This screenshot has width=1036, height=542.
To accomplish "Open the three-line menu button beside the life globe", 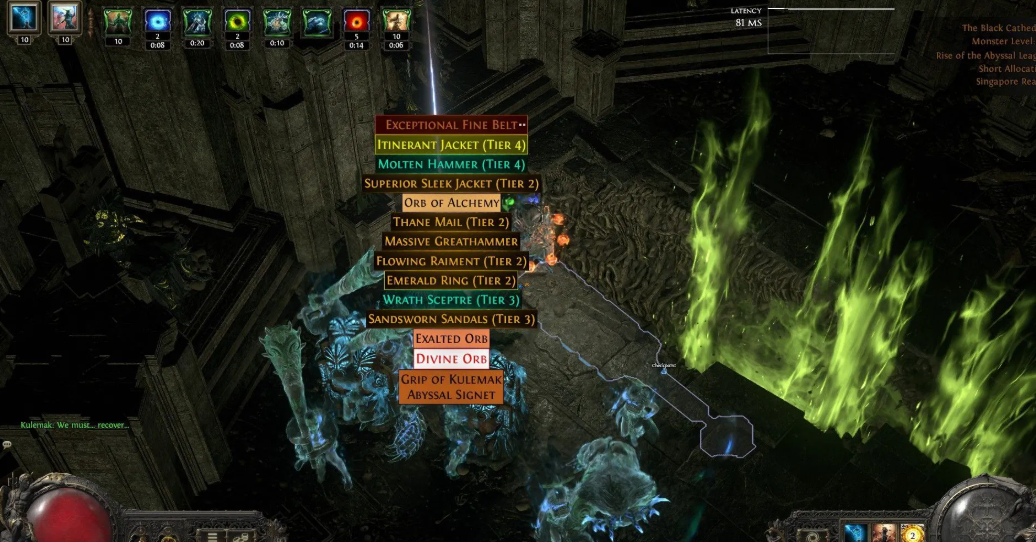I will click(x=211, y=533).
